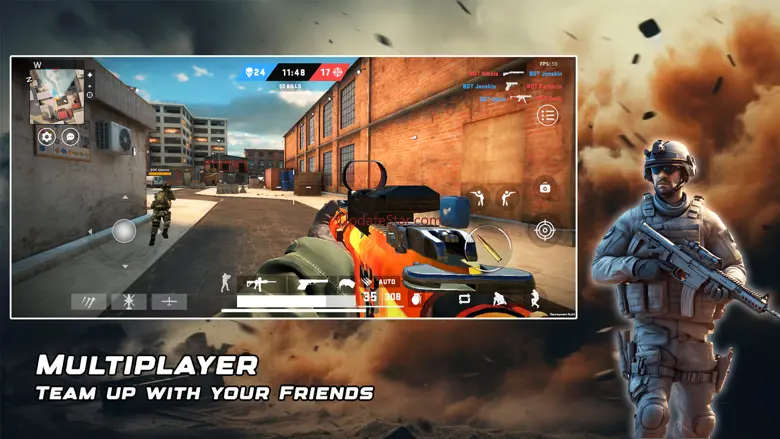The width and height of the screenshot is (780, 439).
Task: Tap the swap weapon arrows button
Action: [465, 298]
